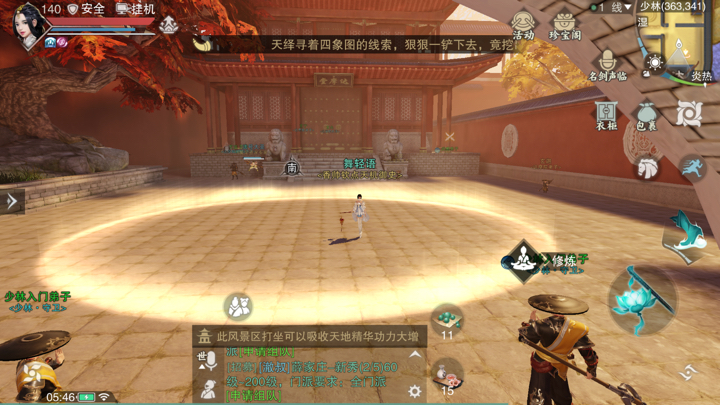Open the 名剑声临 microphone feature
The height and width of the screenshot is (405, 720).
[607, 65]
